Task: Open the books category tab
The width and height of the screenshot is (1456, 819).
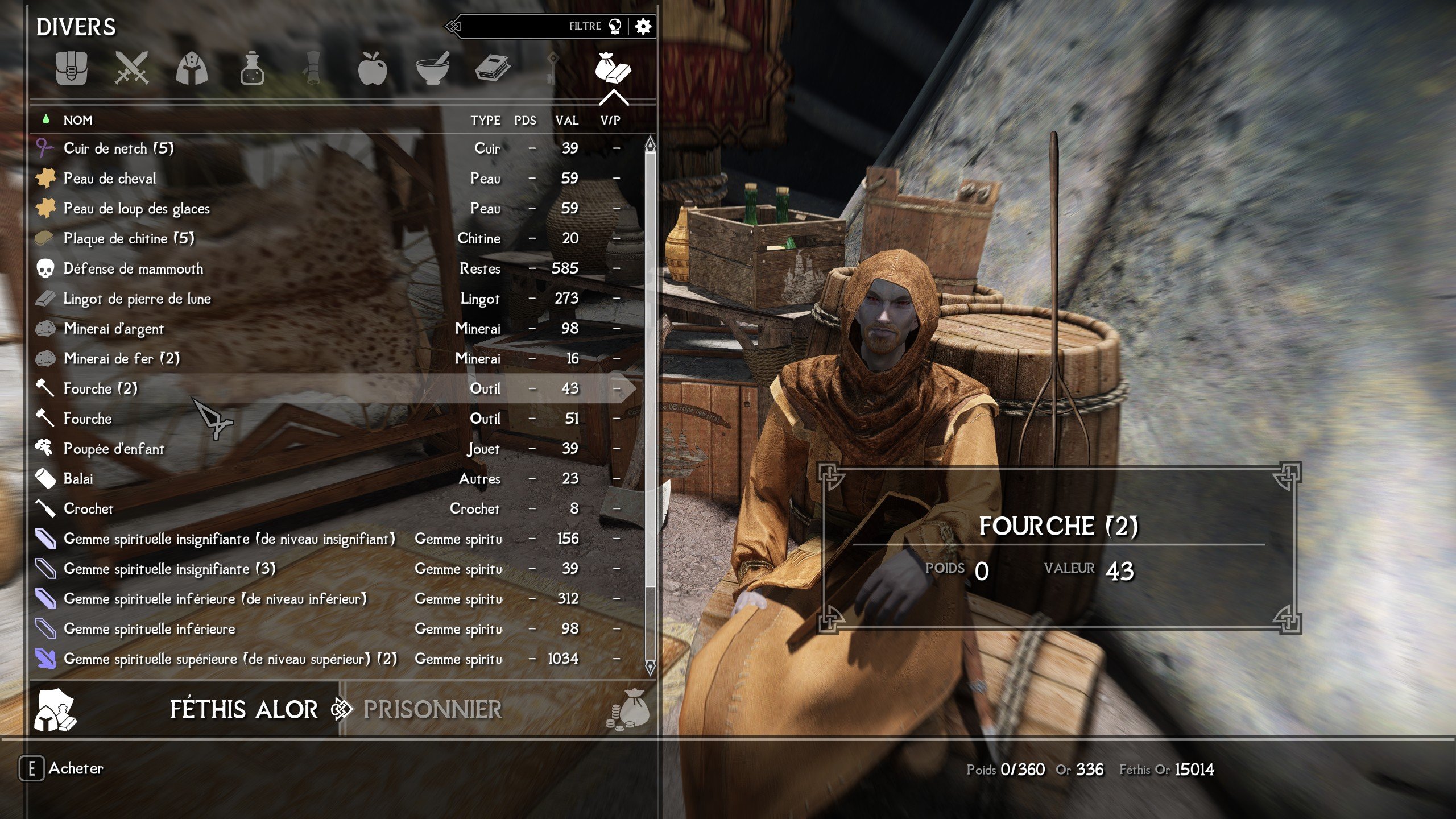Action: 493,69
